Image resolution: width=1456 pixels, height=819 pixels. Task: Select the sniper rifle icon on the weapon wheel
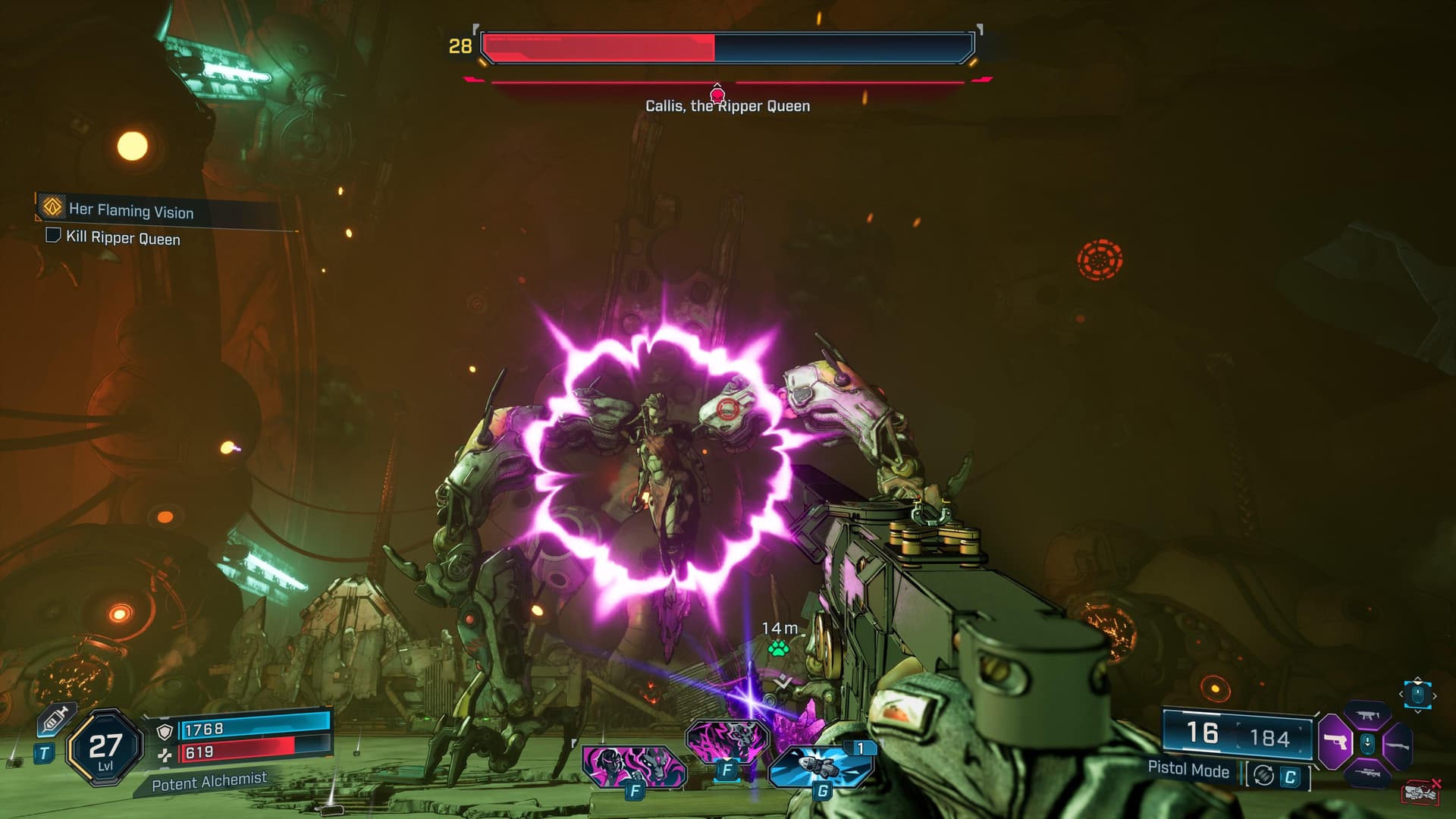pos(1368,773)
